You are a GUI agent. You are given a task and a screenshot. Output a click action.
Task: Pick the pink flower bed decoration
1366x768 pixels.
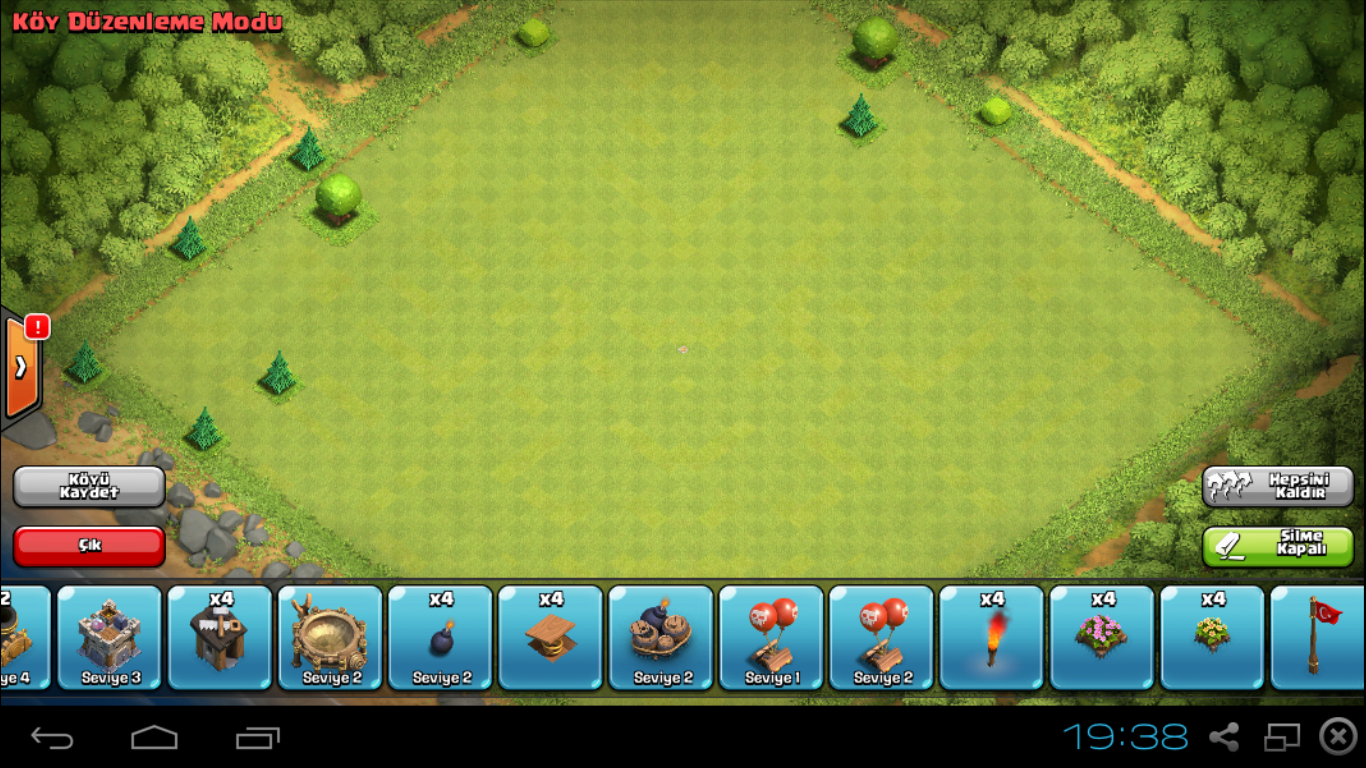tap(1102, 637)
